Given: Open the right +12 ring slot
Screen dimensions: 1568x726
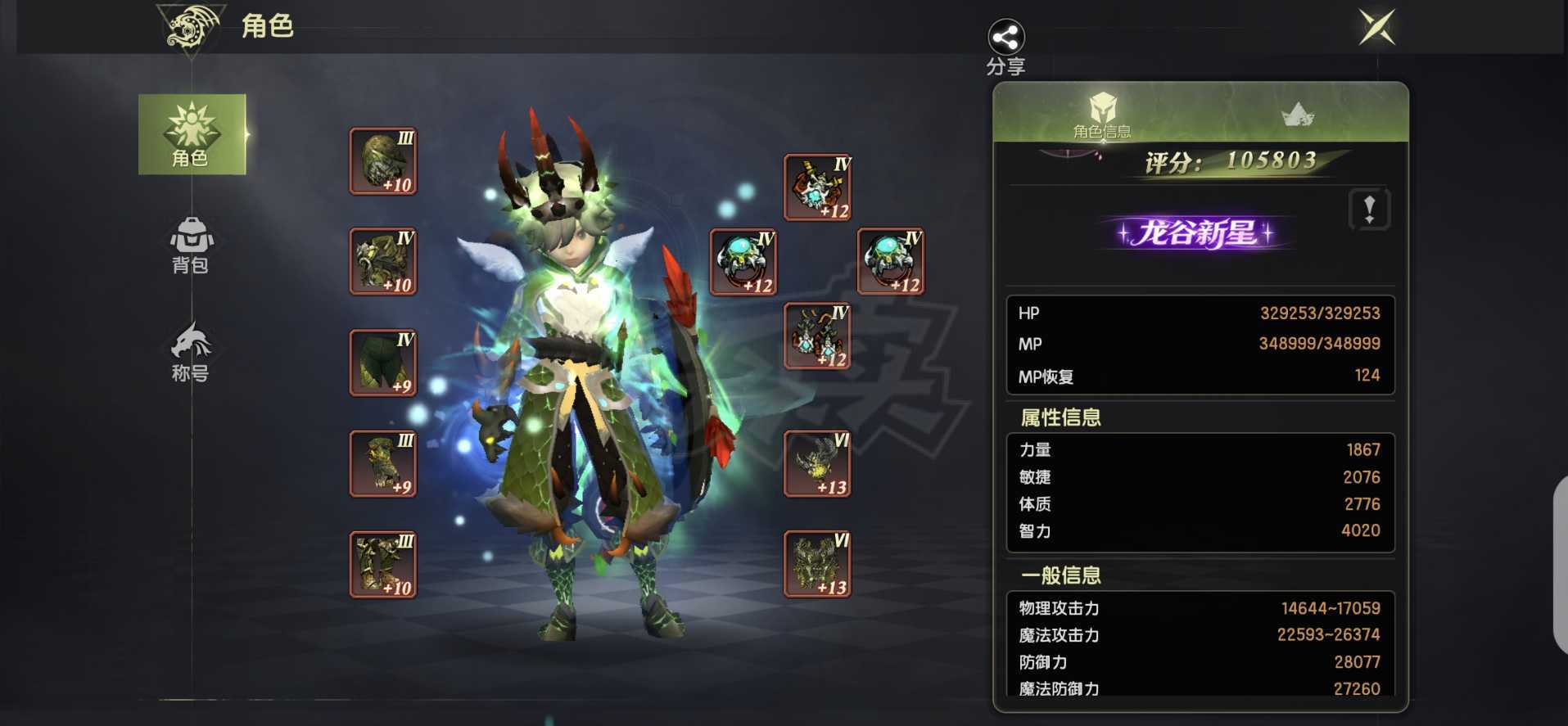Looking at the screenshot, I should [891, 260].
